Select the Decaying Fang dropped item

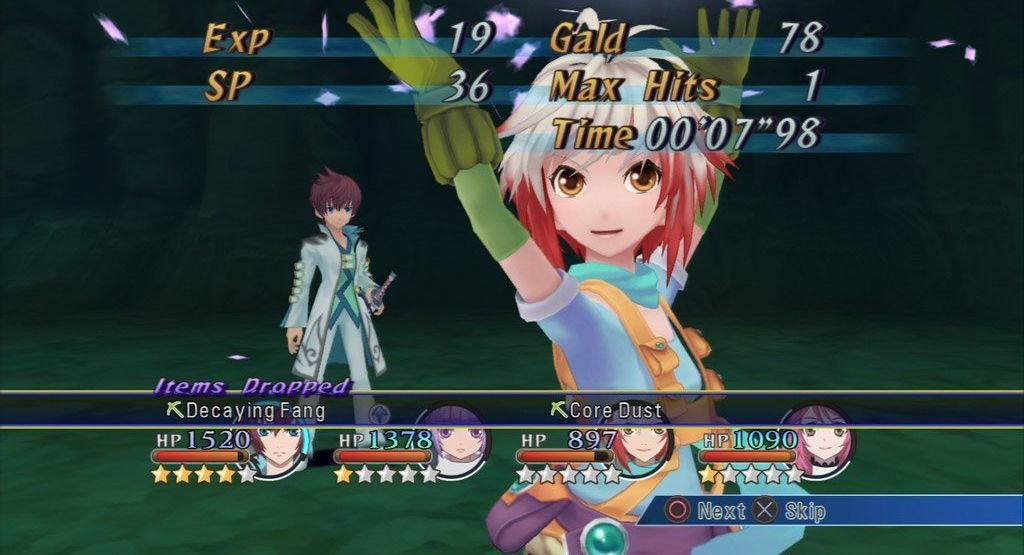(254, 410)
